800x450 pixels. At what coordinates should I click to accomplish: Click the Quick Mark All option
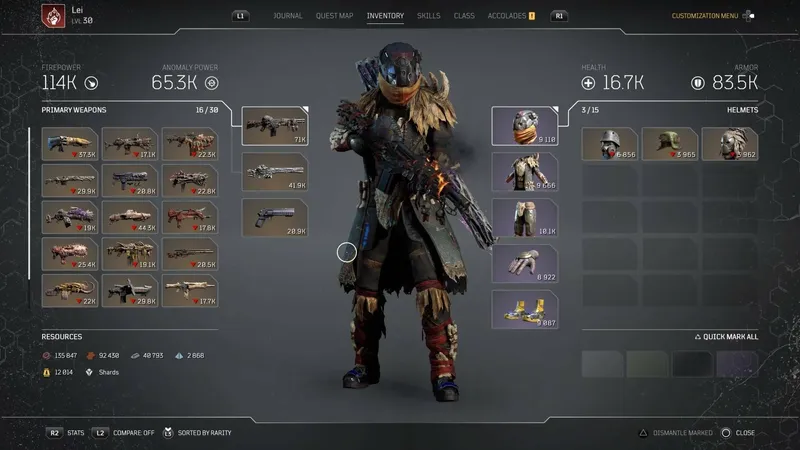[x=727, y=337]
